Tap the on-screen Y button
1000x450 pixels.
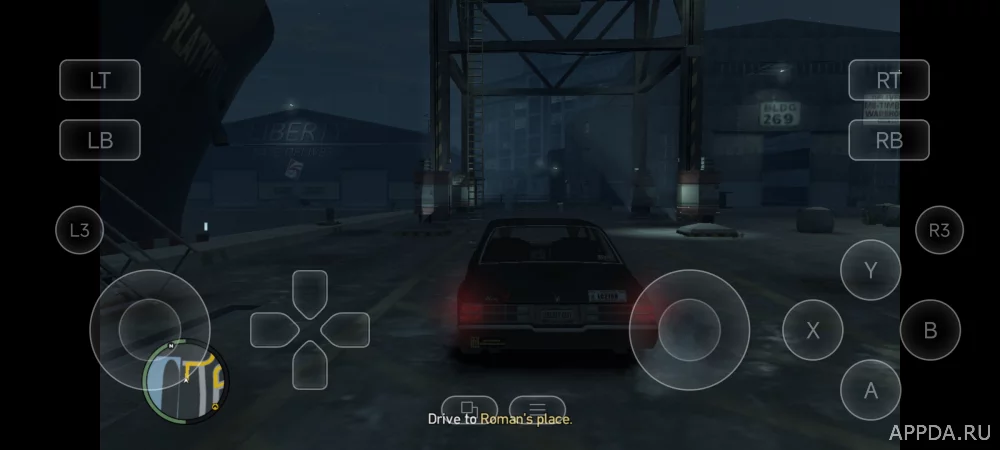click(x=870, y=270)
